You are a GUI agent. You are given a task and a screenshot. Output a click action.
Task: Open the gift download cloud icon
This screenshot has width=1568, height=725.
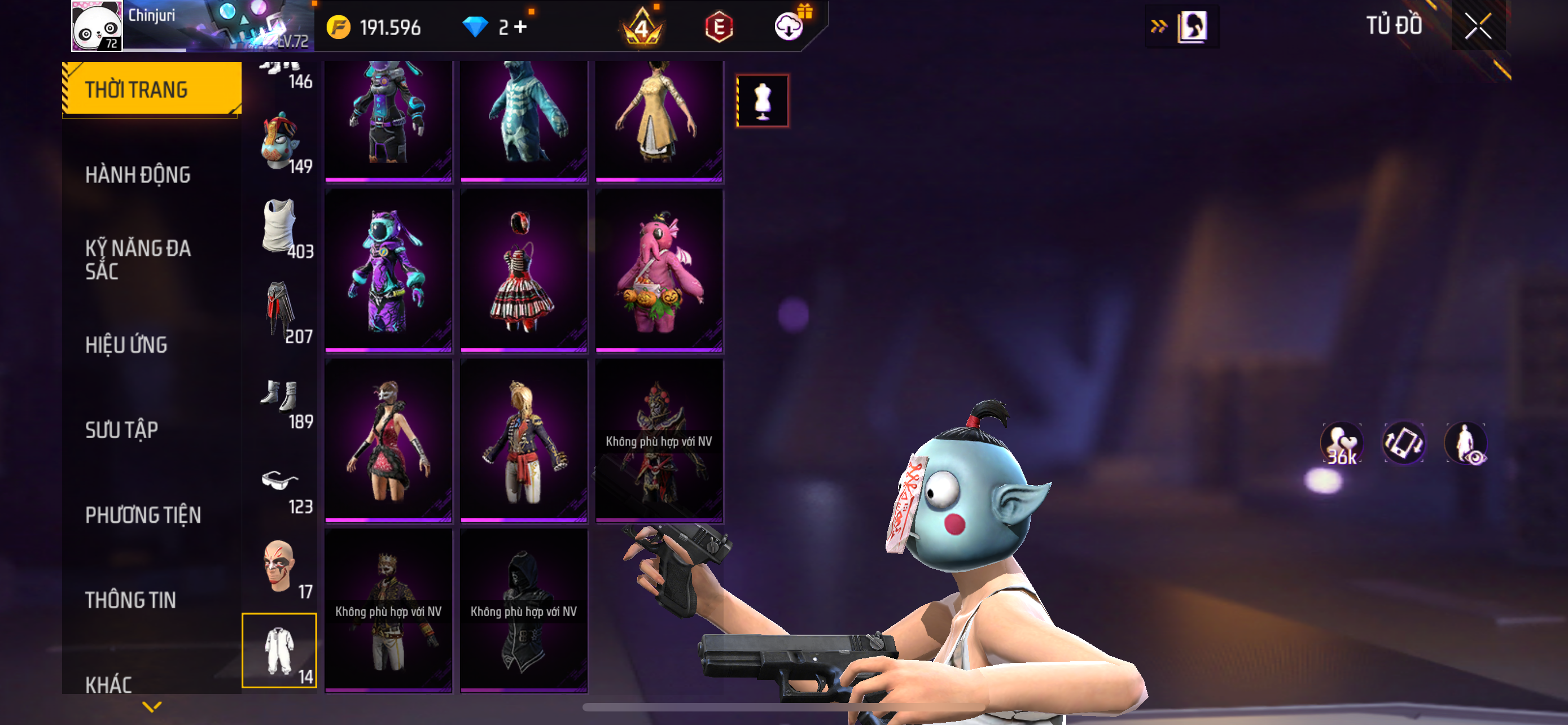(x=790, y=27)
